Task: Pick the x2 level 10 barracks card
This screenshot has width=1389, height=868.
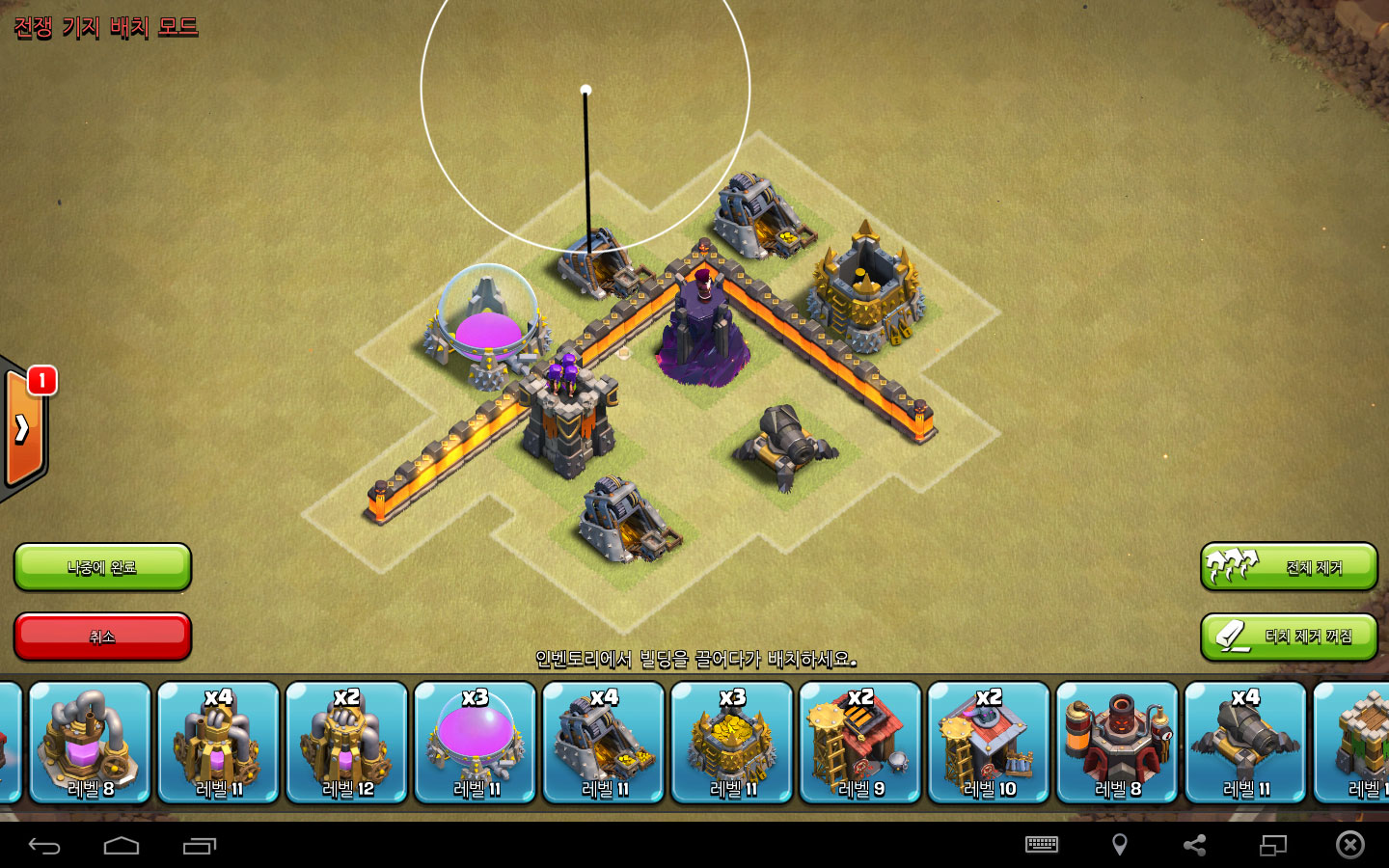Action: (x=988, y=743)
